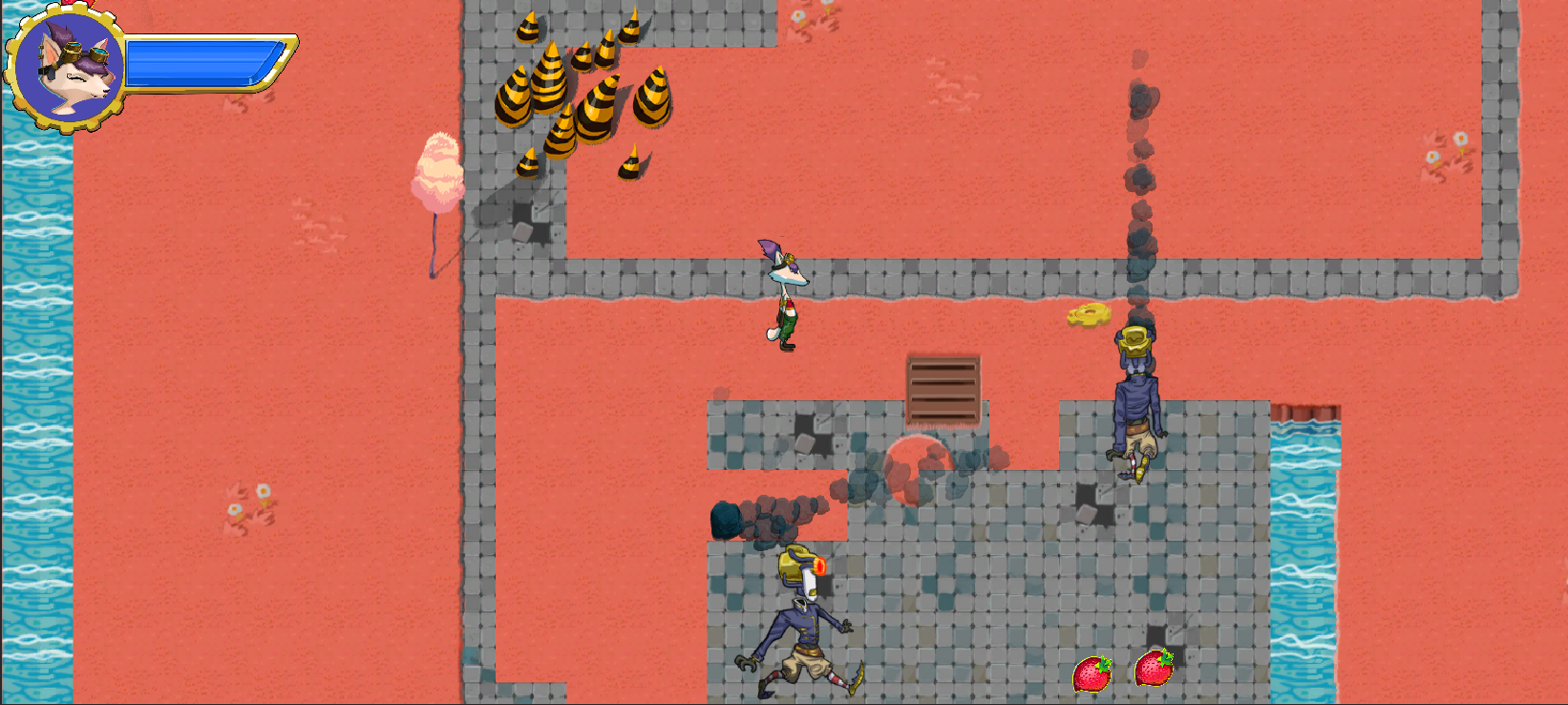Click the red barrier tiles beside the water
This screenshot has height=705, width=1568.
1304,411
